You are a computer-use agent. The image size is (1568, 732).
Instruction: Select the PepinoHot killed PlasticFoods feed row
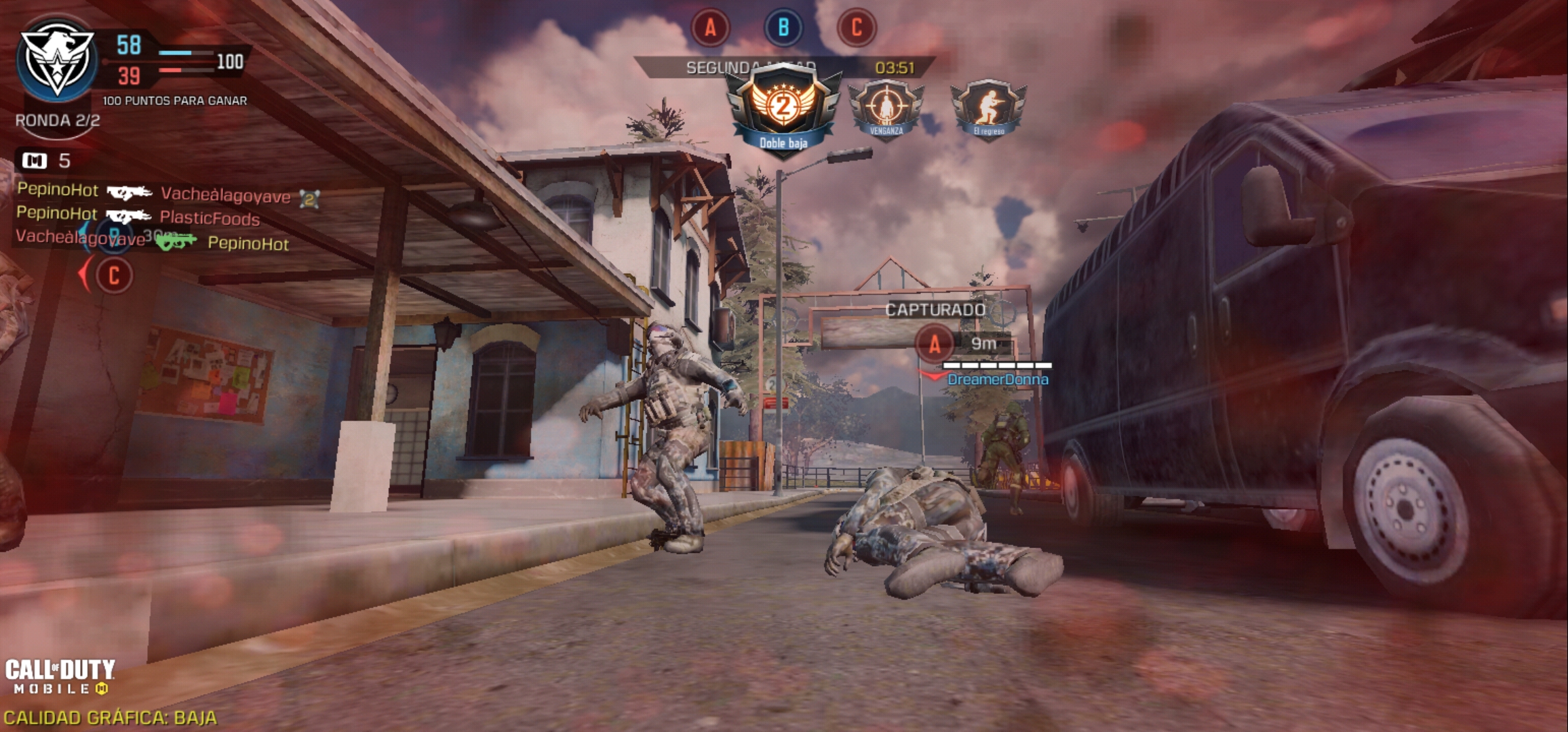pyautogui.click(x=138, y=217)
